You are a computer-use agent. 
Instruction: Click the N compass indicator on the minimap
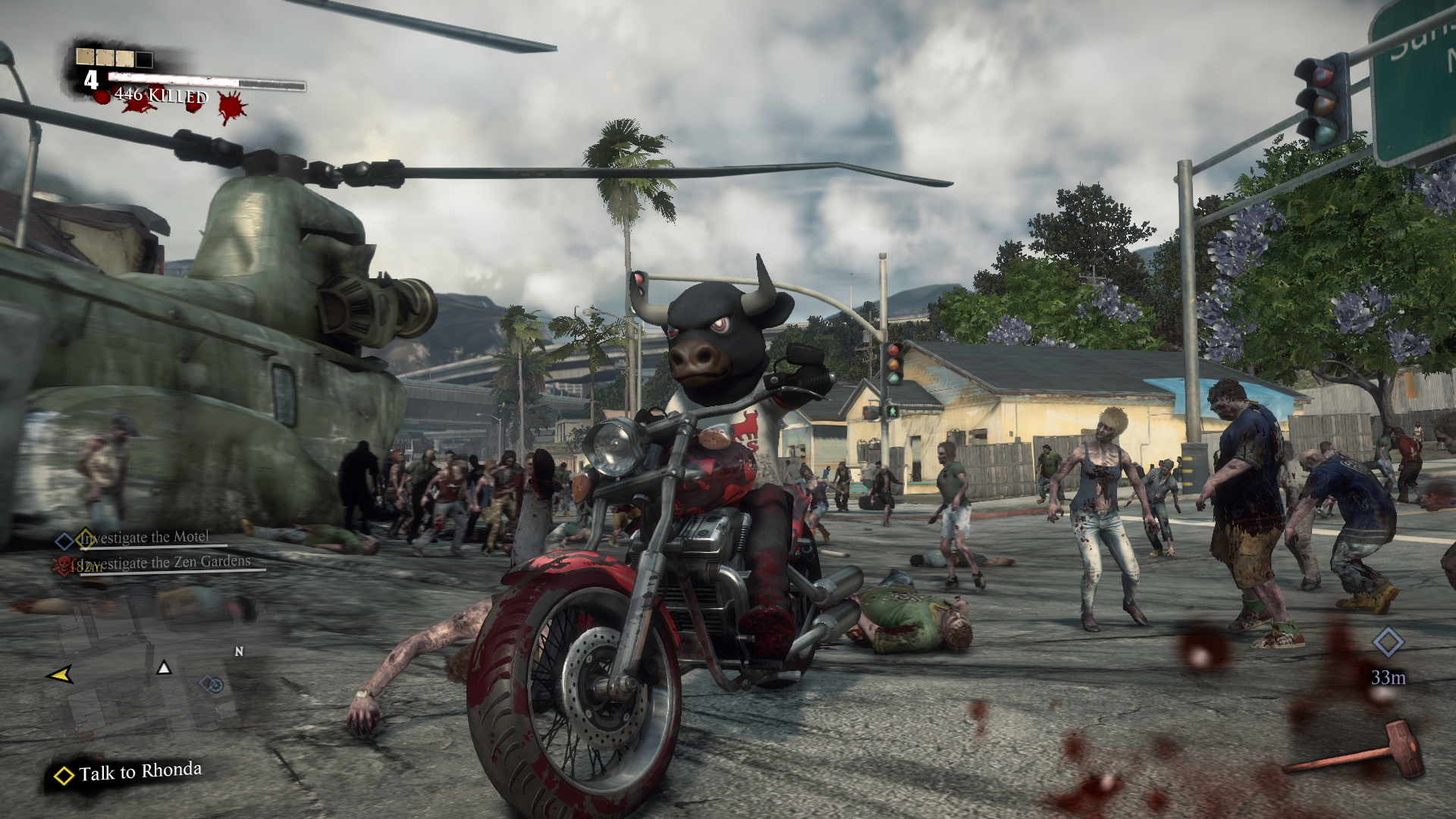pos(239,651)
